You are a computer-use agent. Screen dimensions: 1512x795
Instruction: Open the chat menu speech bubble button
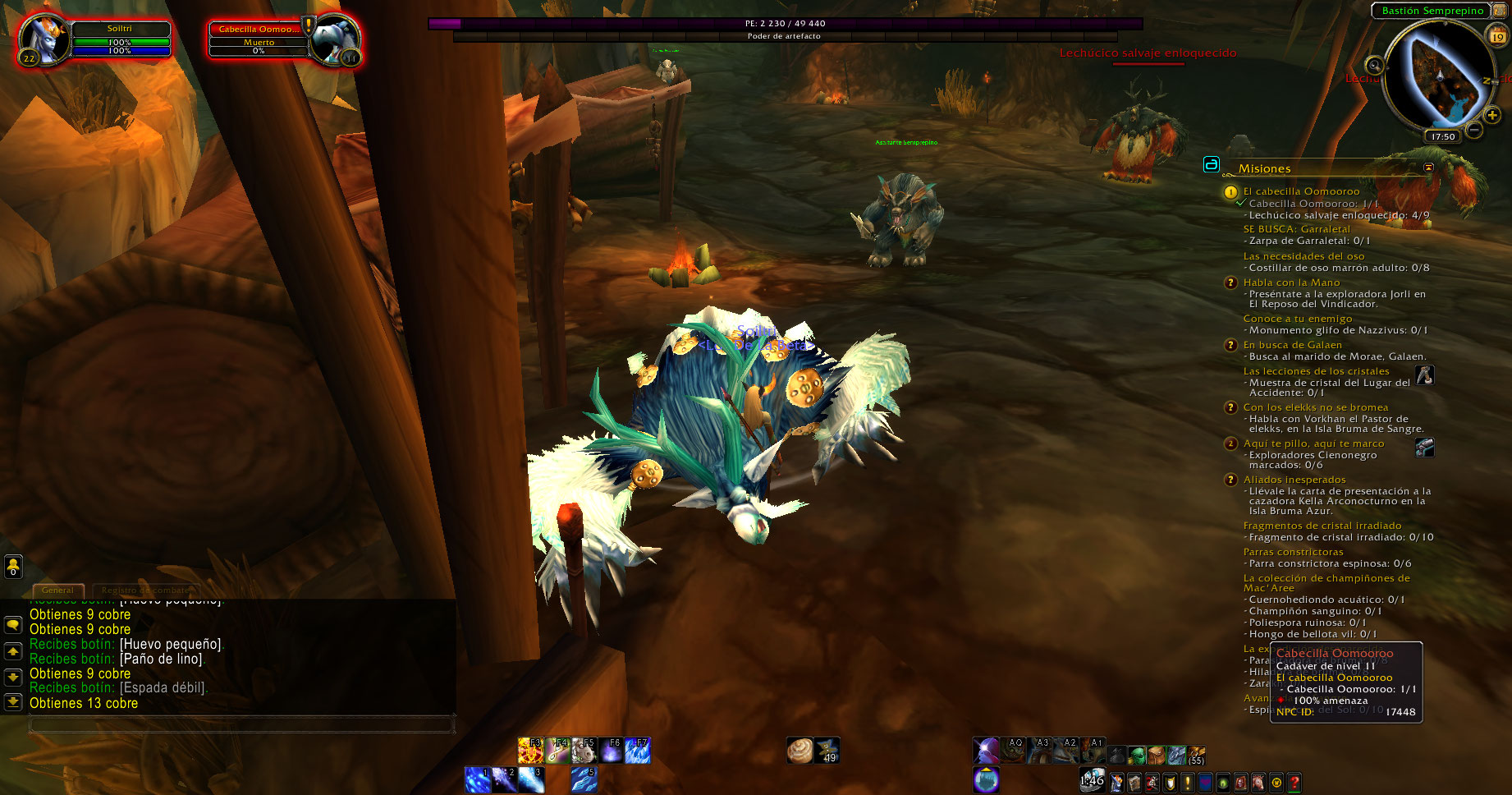[x=13, y=625]
